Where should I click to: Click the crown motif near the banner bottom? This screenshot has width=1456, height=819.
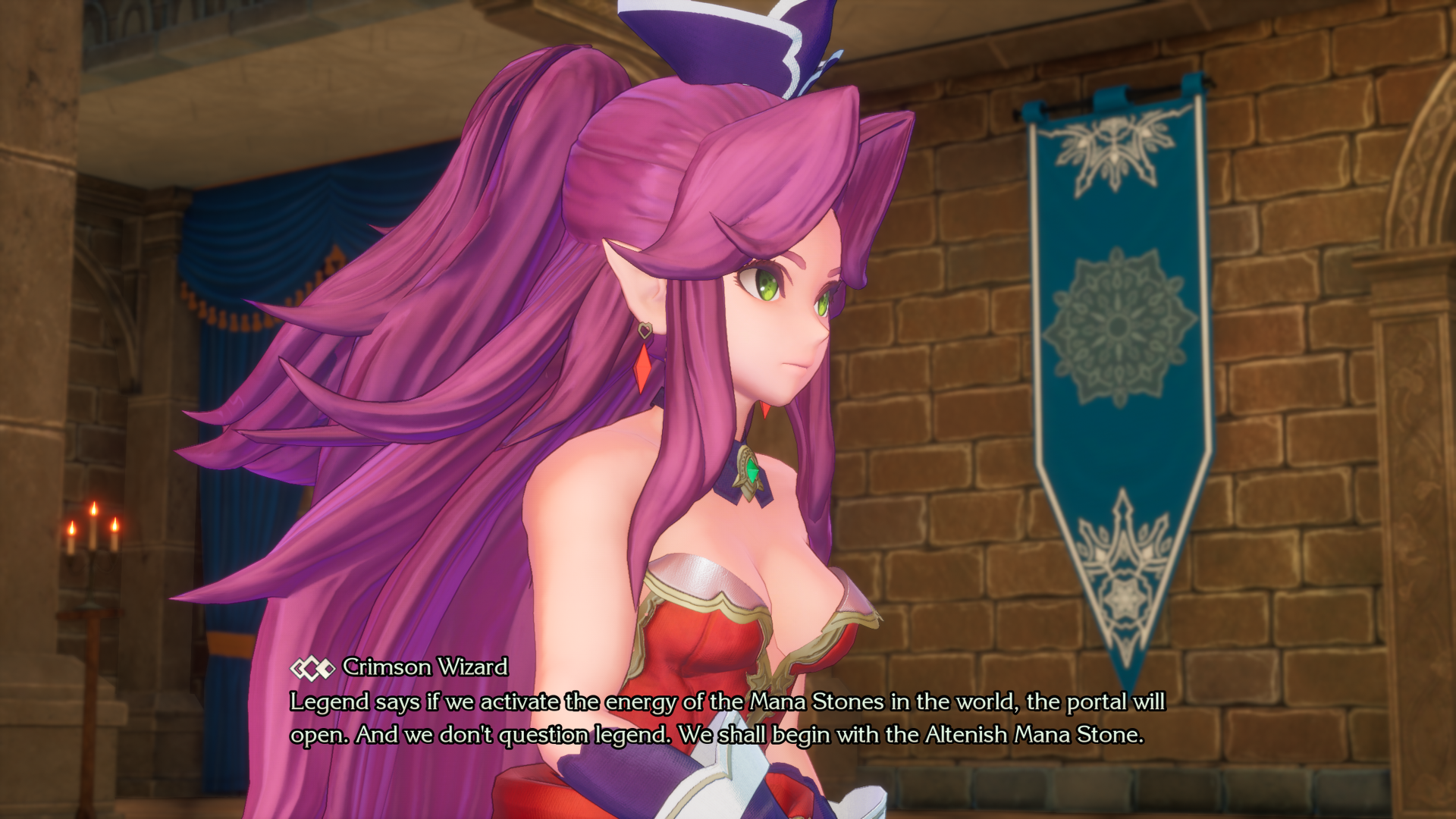tap(1122, 538)
